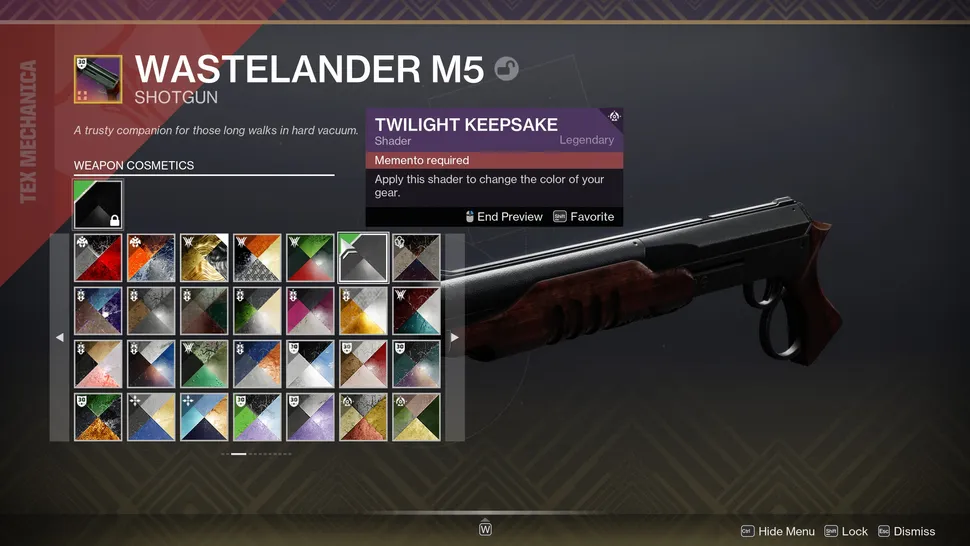Dismiss the weapon details screen
970x546 pixels.
[x=906, y=532]
